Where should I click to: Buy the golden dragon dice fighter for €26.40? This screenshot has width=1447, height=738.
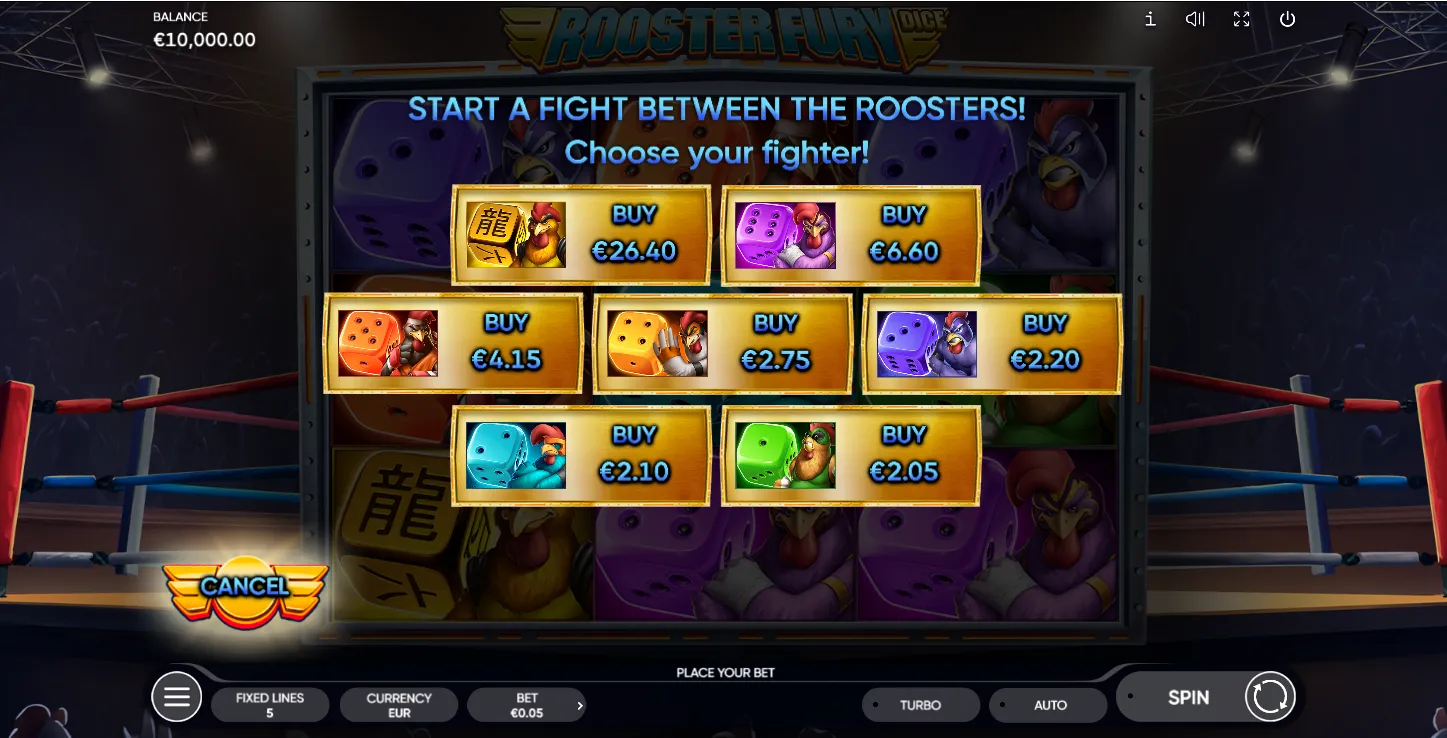[581, 235]
